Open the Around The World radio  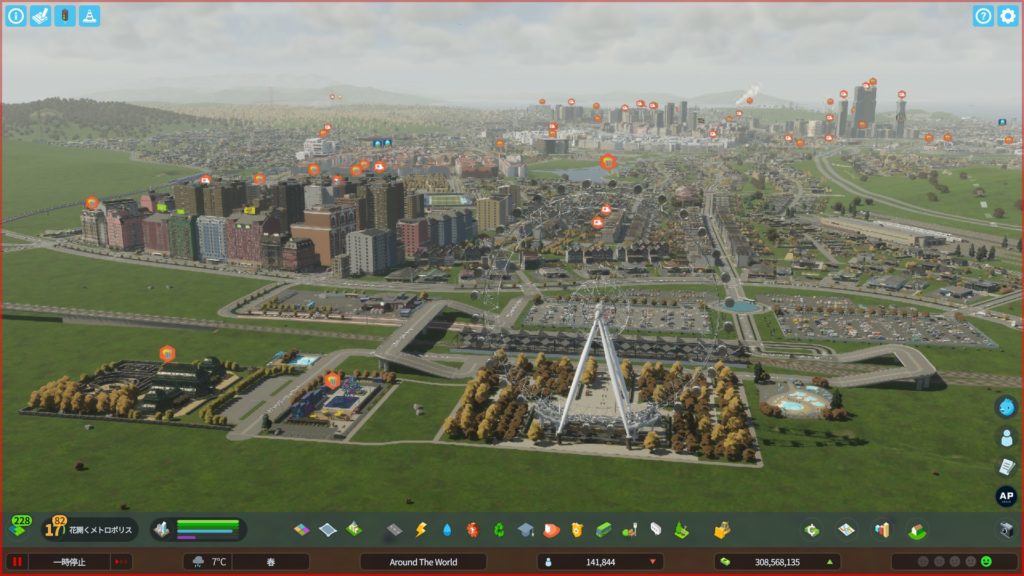point(423,562)
